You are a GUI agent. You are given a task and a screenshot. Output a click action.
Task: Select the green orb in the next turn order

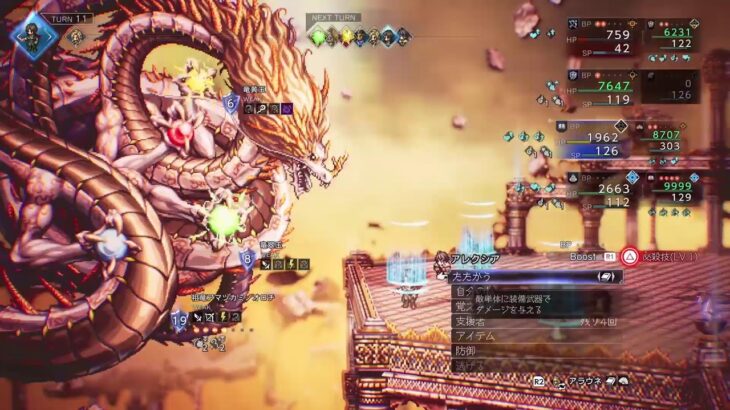pyautogui.click(x=319, y=37)
